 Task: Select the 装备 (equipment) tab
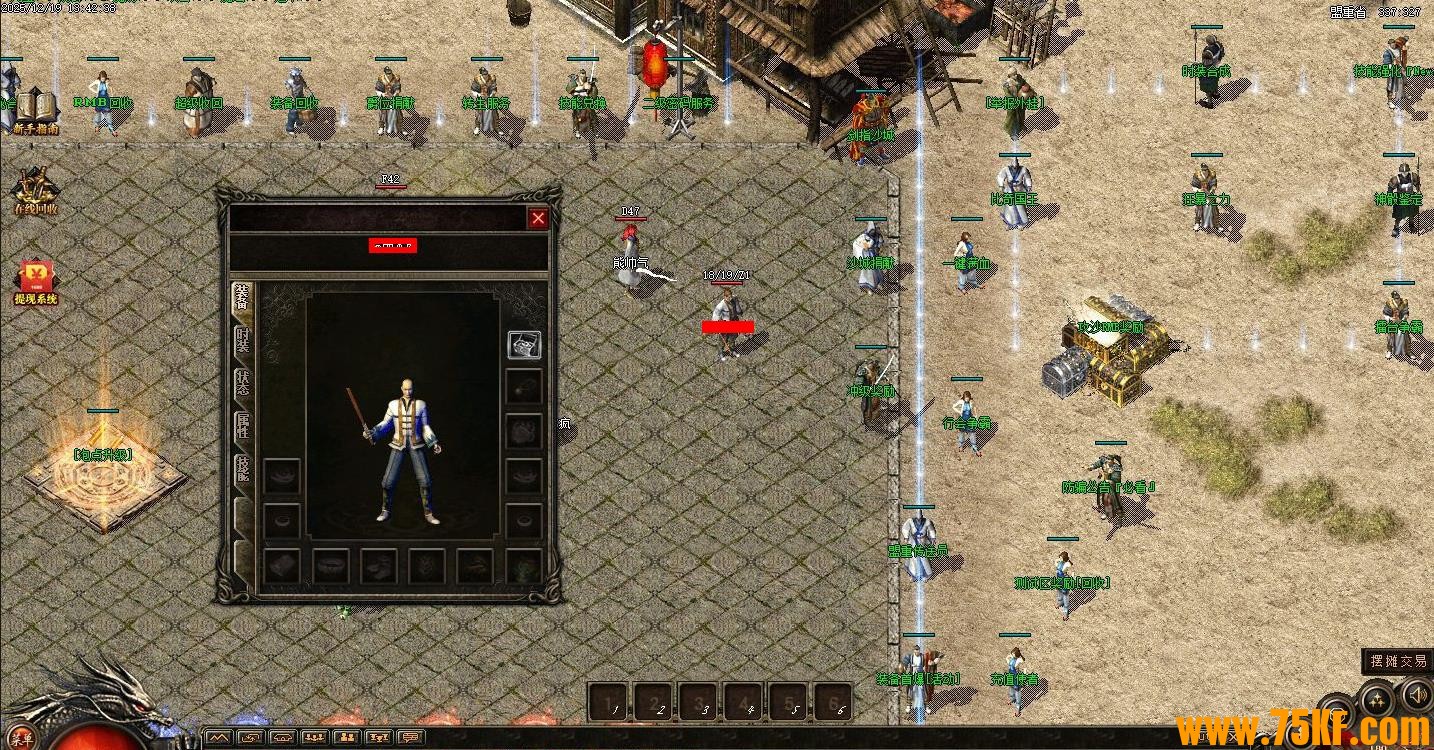(x=242, y=297)
